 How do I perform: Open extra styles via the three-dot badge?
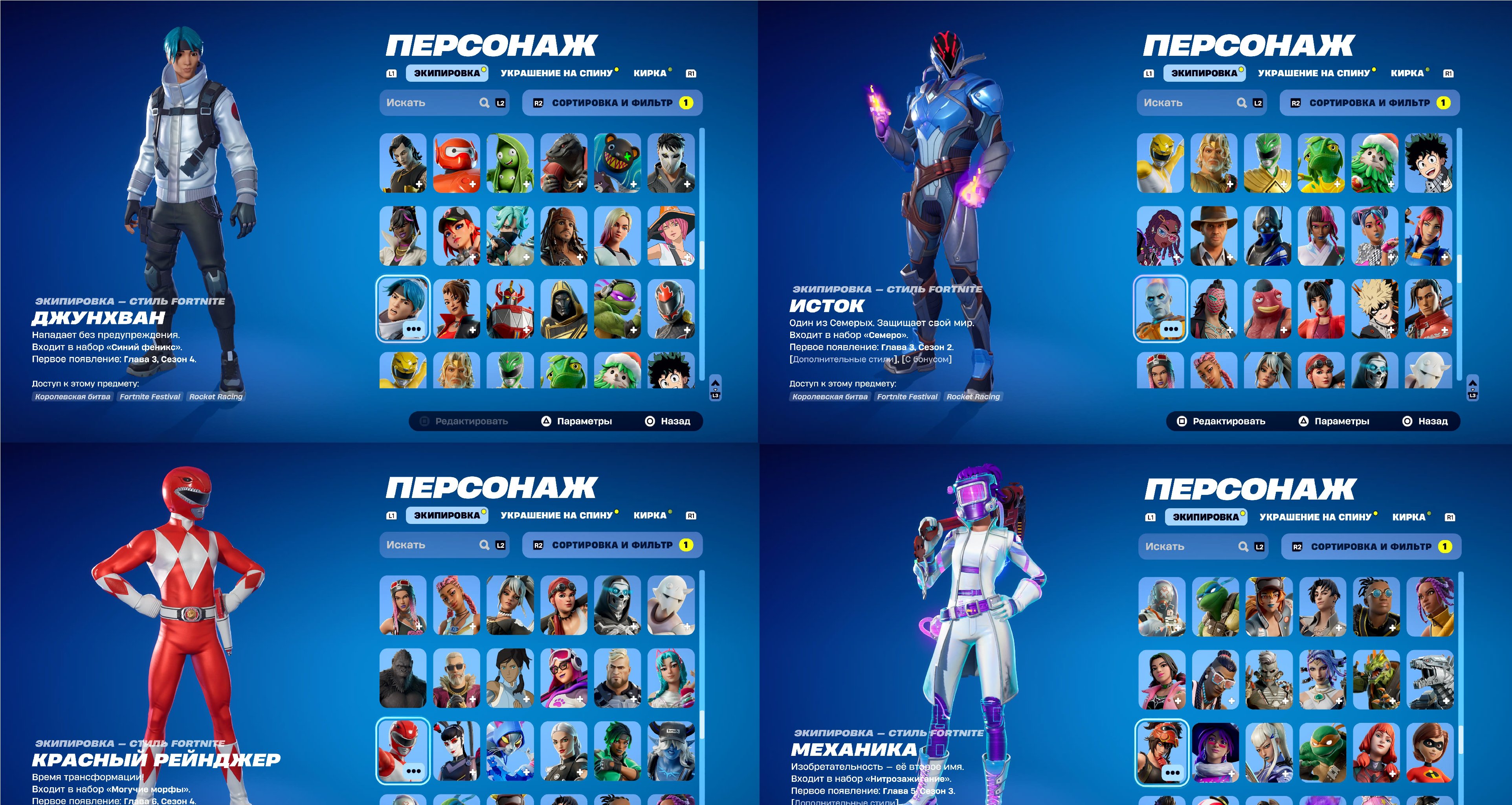(x=415, y=329)
